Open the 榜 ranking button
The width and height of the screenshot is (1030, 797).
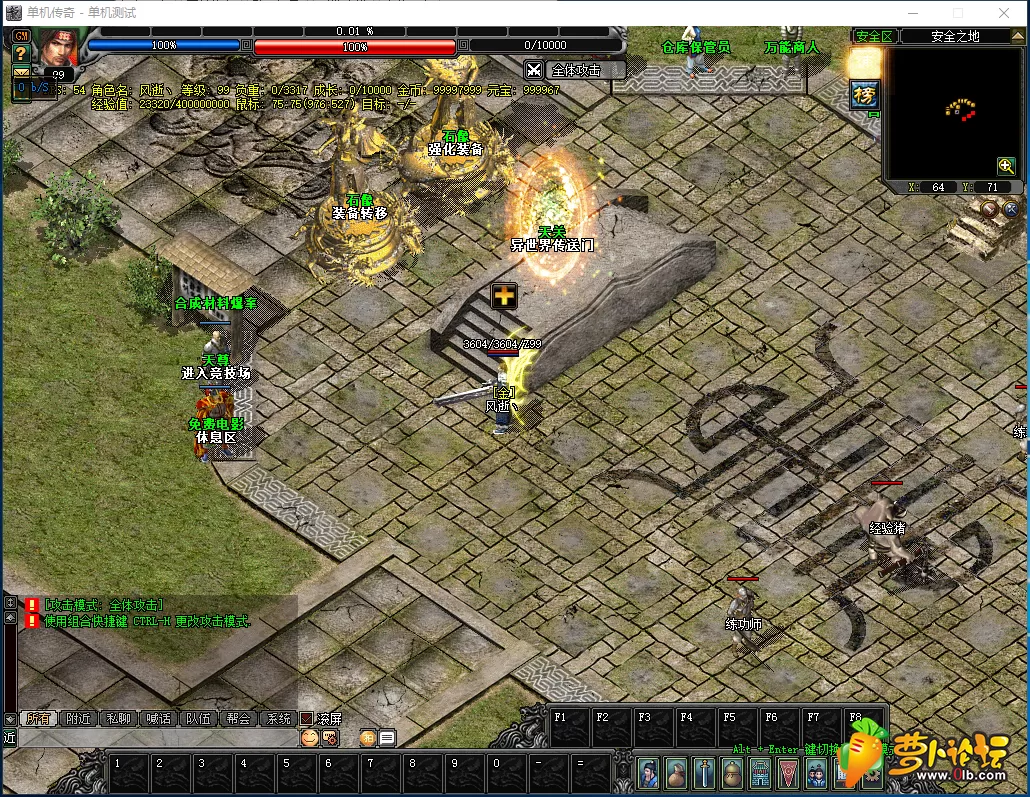click(864, 95)
